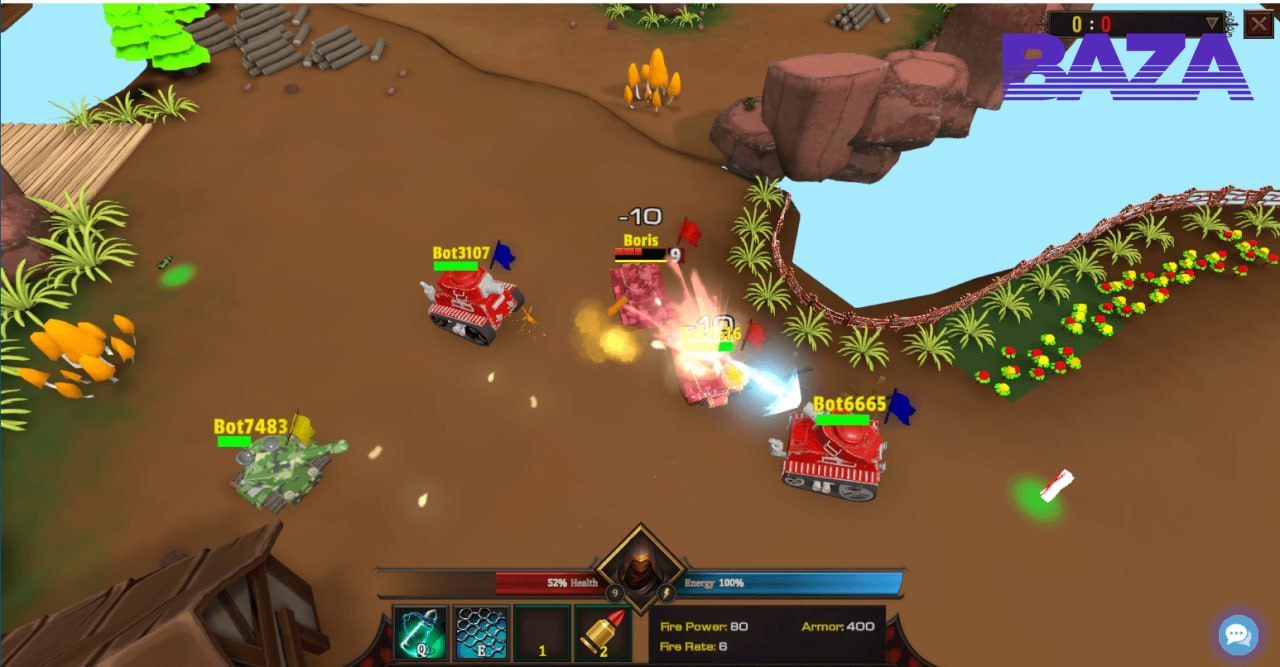Activate the chainmail armor E ability
The image size is (1280, 667).
tap(481, 633)
